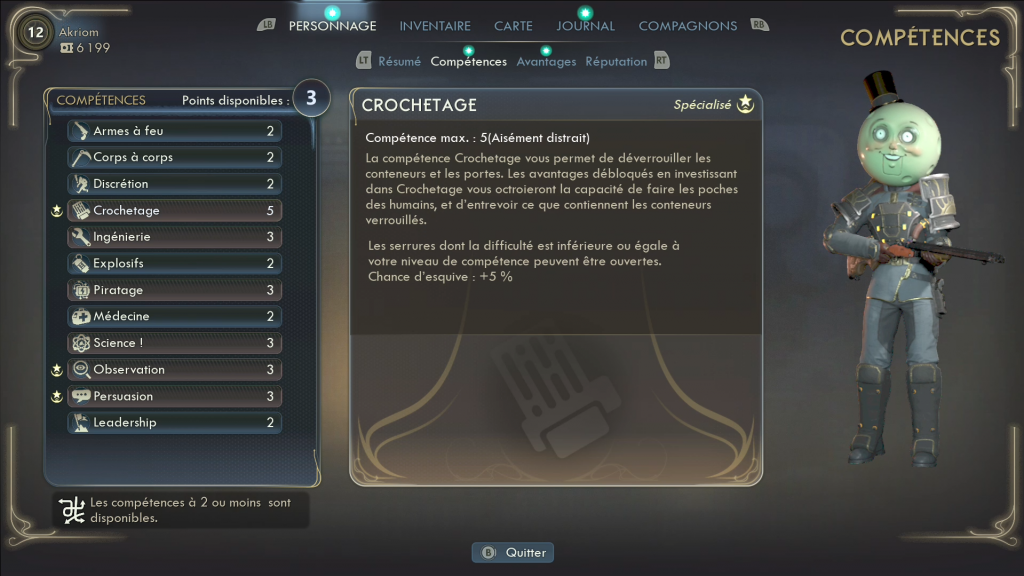Show the Compagnons tab
This screenshot has width=1024, height=576.
point(688,26)
